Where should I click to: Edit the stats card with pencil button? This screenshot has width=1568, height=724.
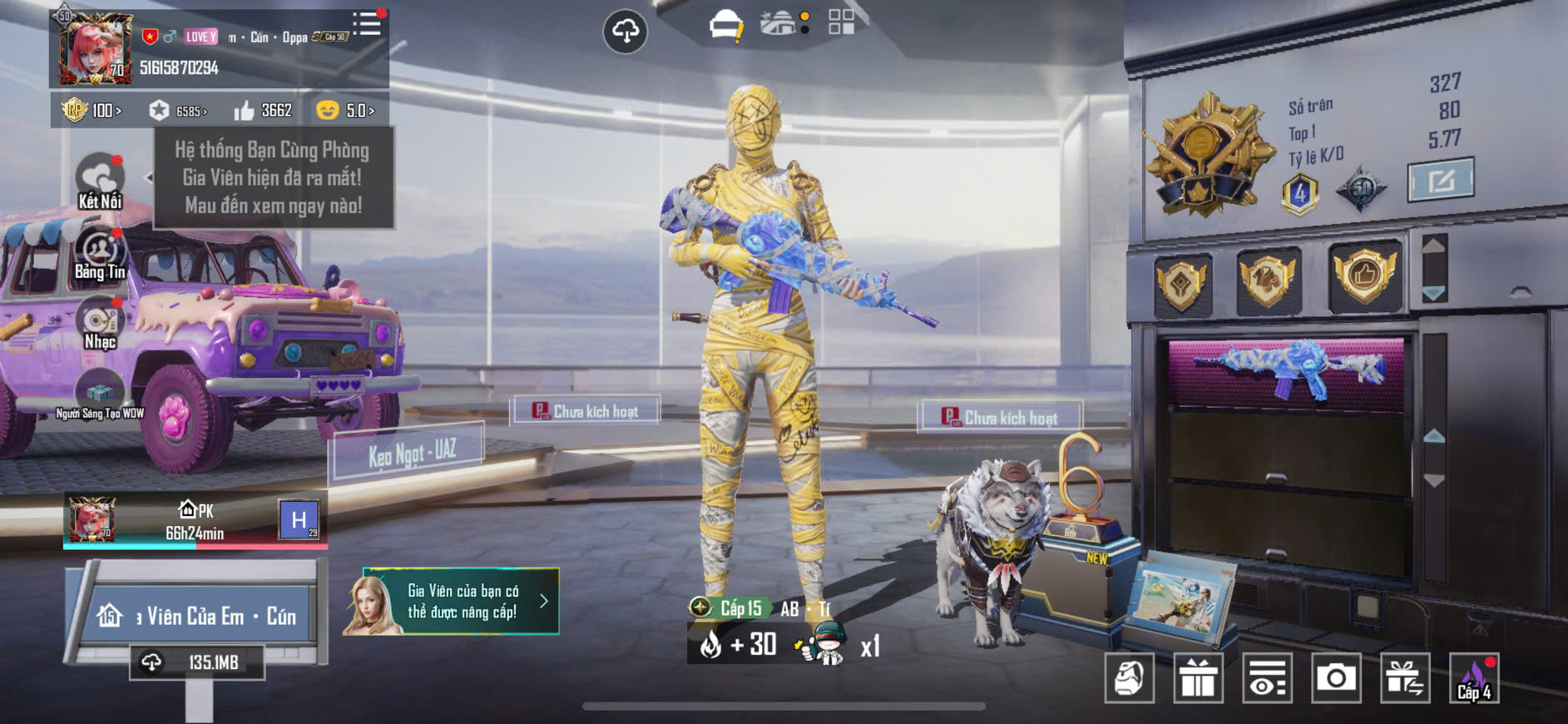[1440, 179]
